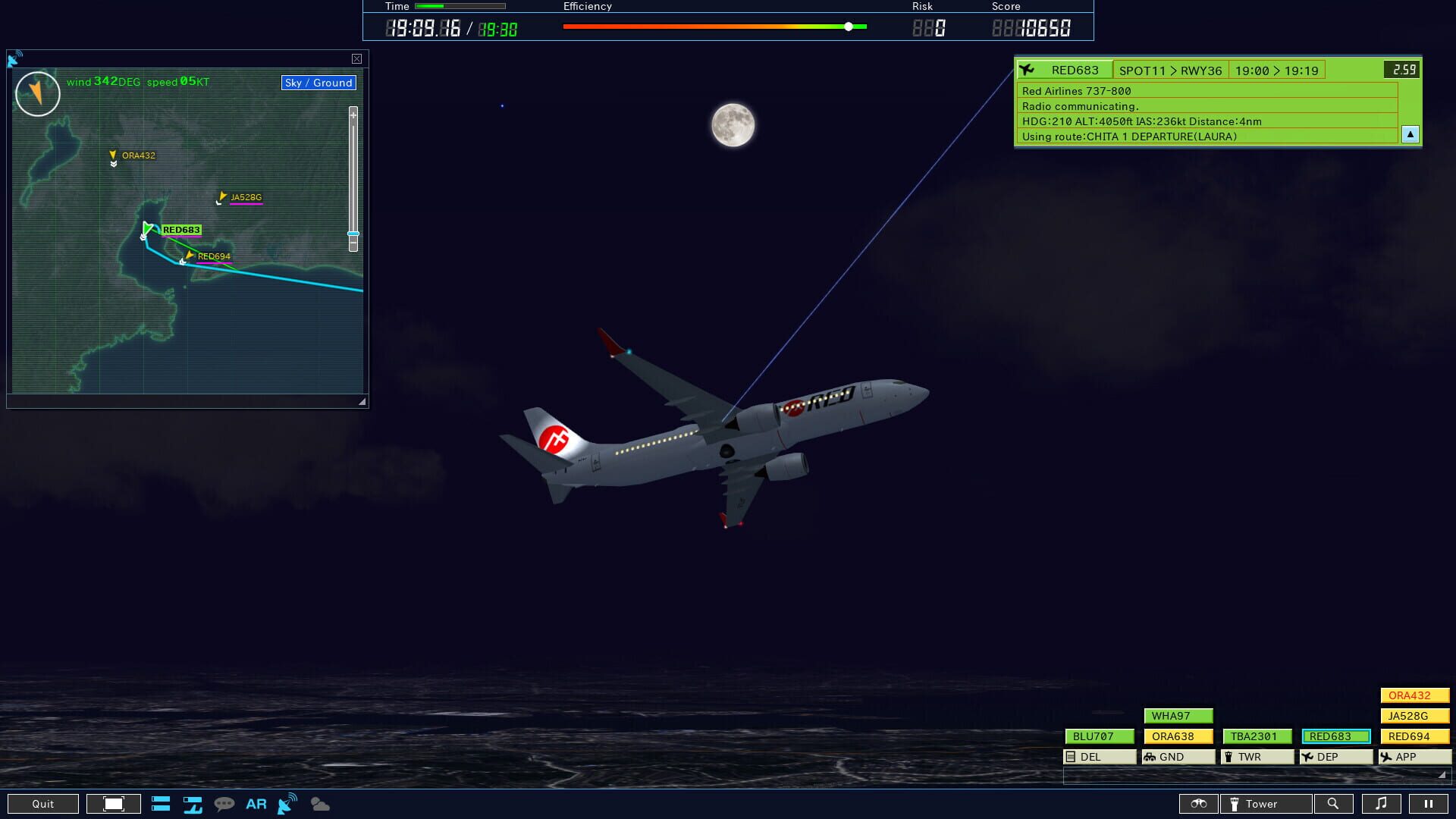Click the fullscreen display icon
Viewport: 1456px width, 819px height.
(x=112, y=804)
